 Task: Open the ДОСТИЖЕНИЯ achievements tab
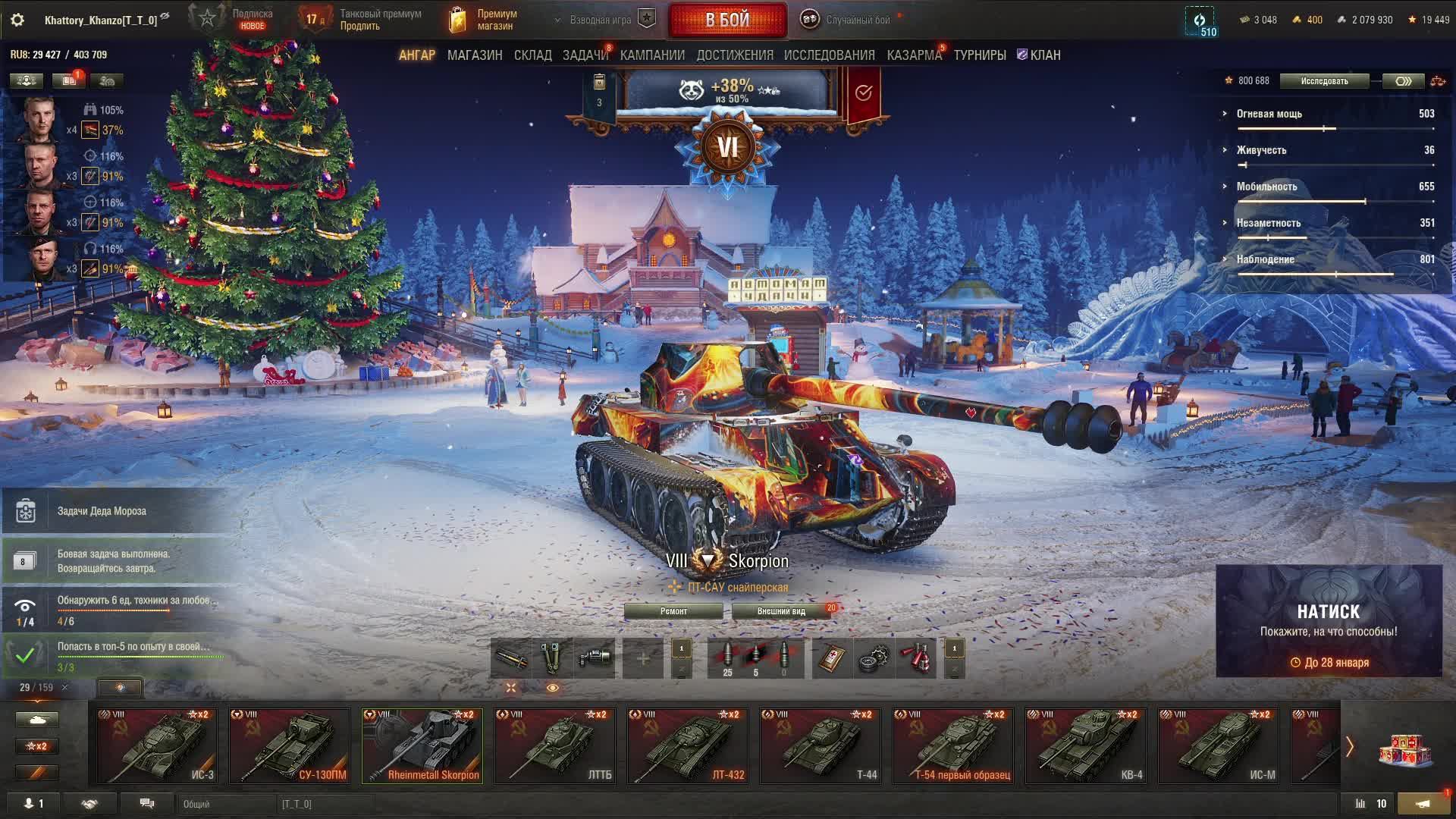(x=735, y=55)
